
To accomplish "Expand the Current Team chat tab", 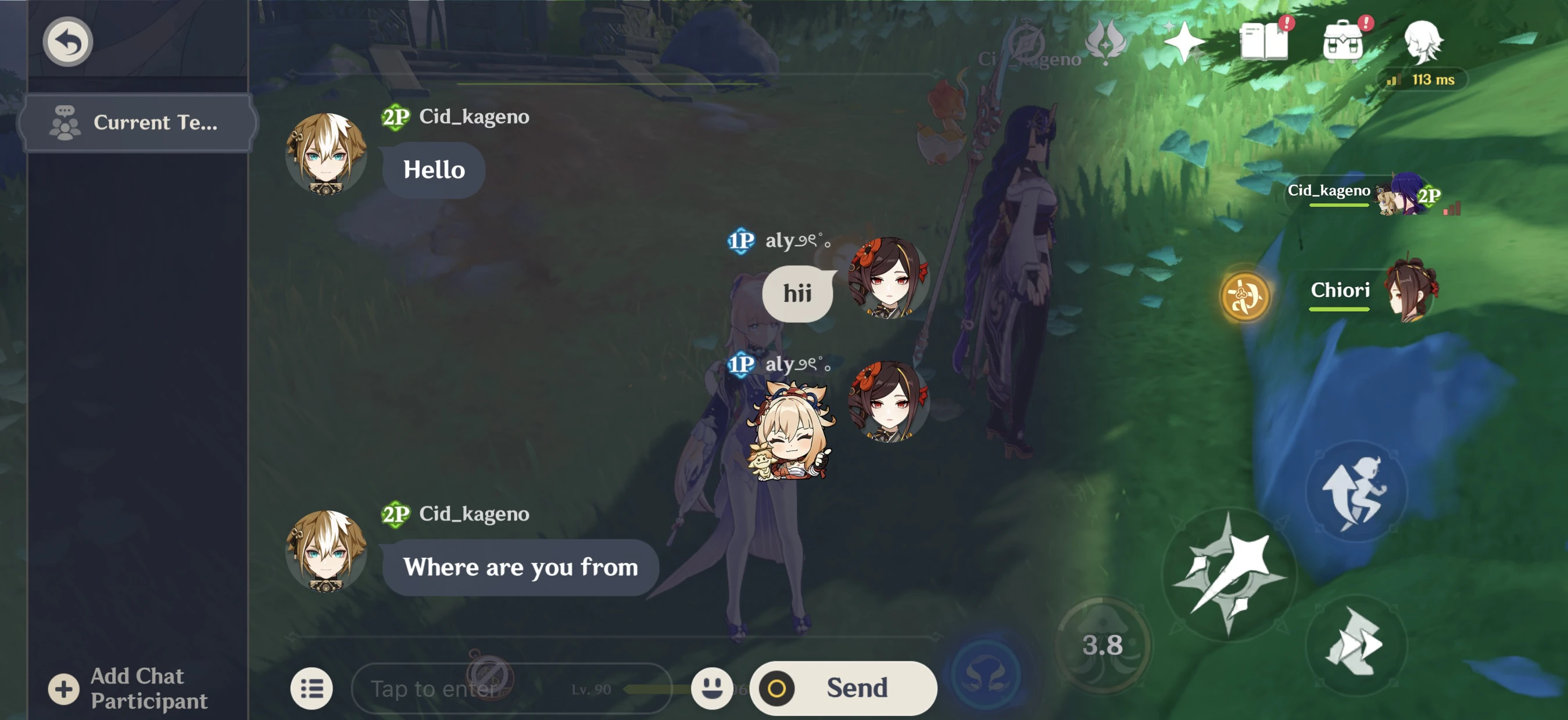I will click(x=139, y=123).
